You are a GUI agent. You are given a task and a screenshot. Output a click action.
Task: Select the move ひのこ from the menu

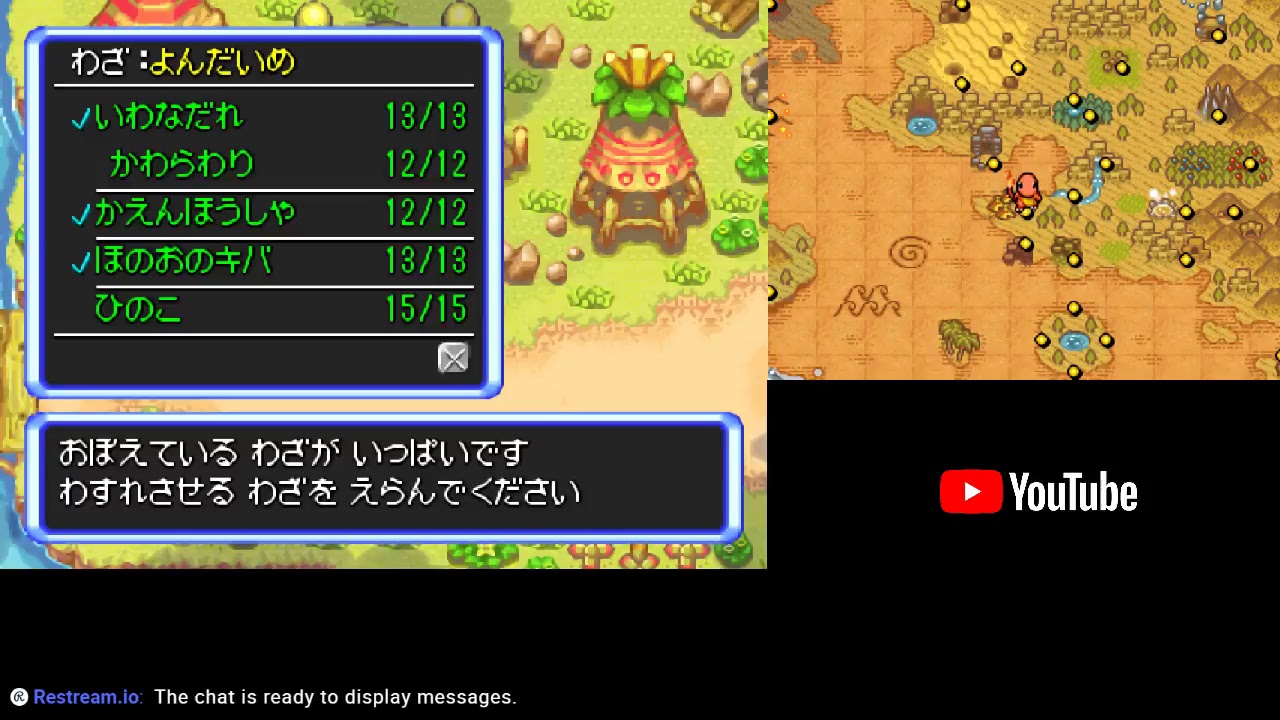tap(137, 309)
